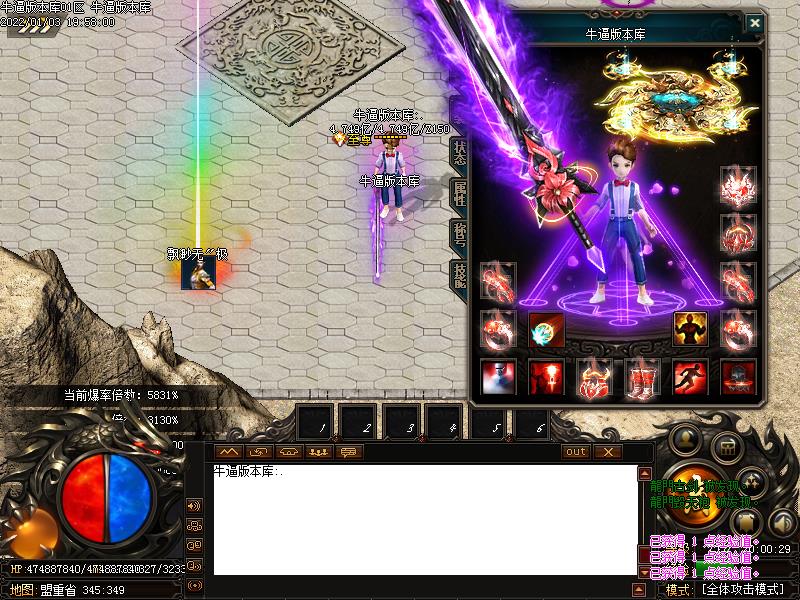
Task: Close the chat panel with X
Action: tap(607, 452)
